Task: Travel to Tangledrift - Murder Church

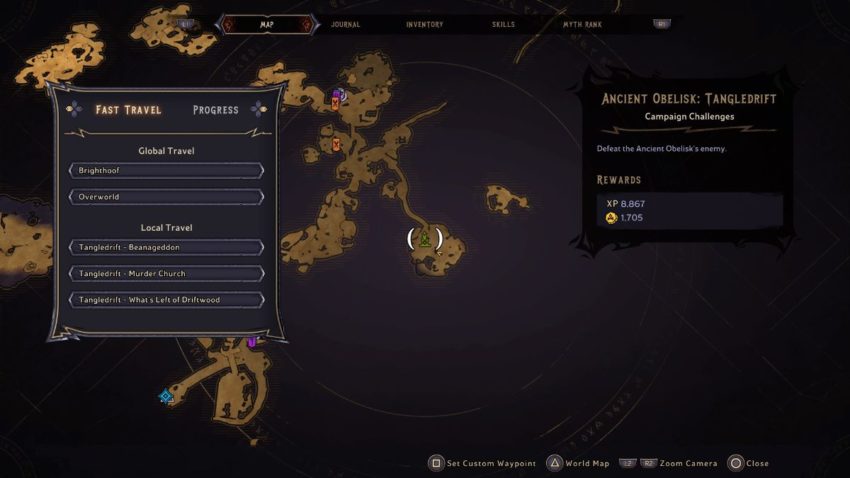Action: (x=166, y=273)
